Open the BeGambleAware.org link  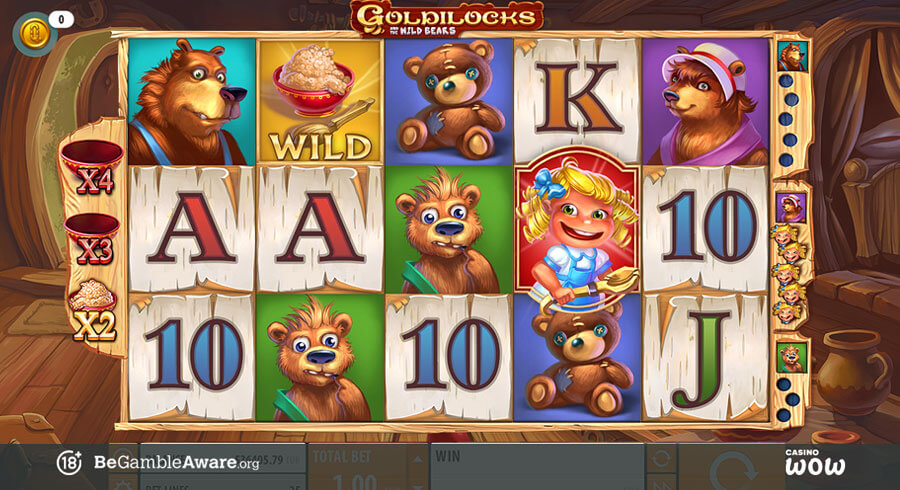(x=176, y=463)
